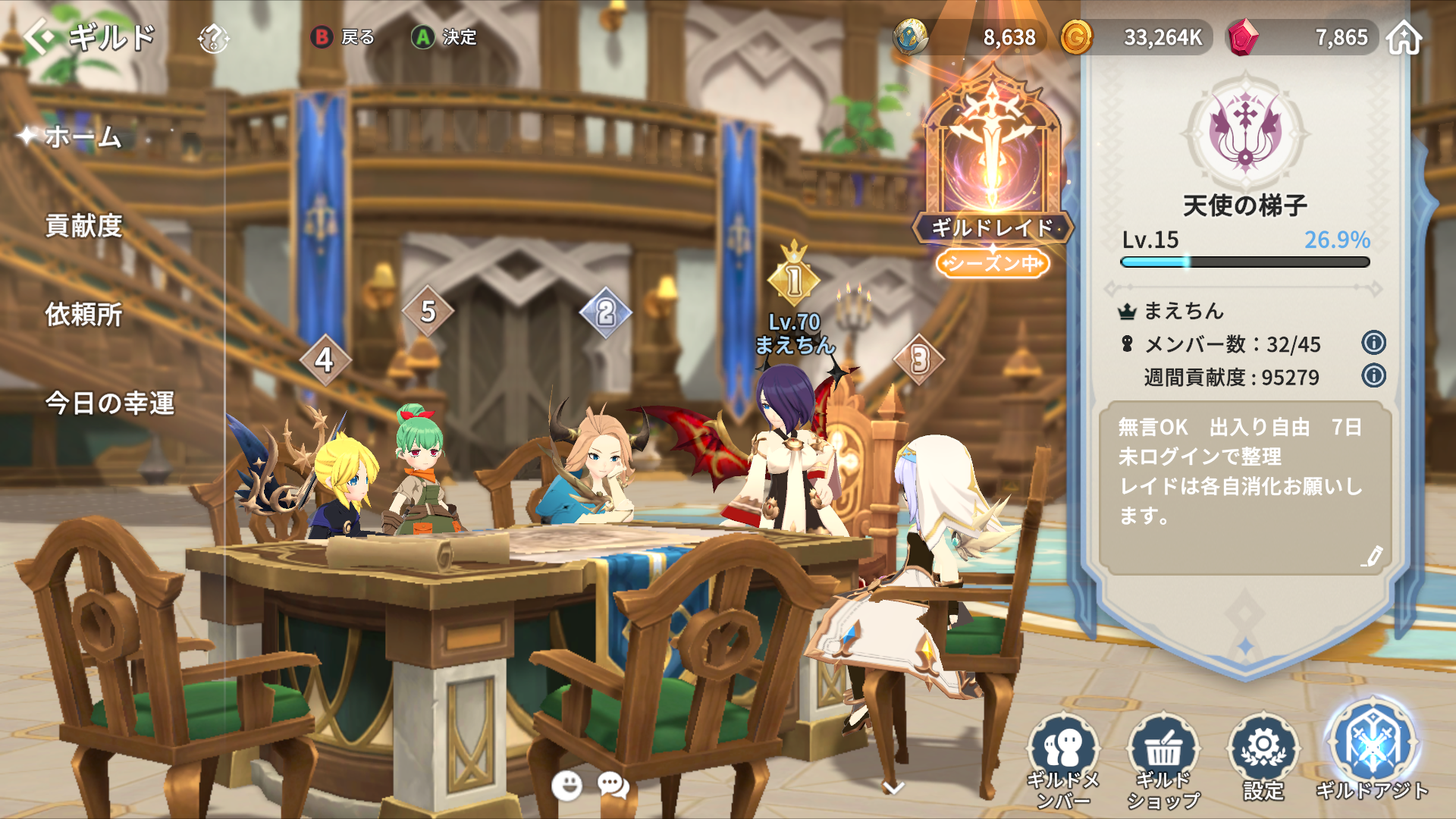The image size is (1456, 819).
Task: Open the 貢献度 contribution menu
Action: pos(83,226)
